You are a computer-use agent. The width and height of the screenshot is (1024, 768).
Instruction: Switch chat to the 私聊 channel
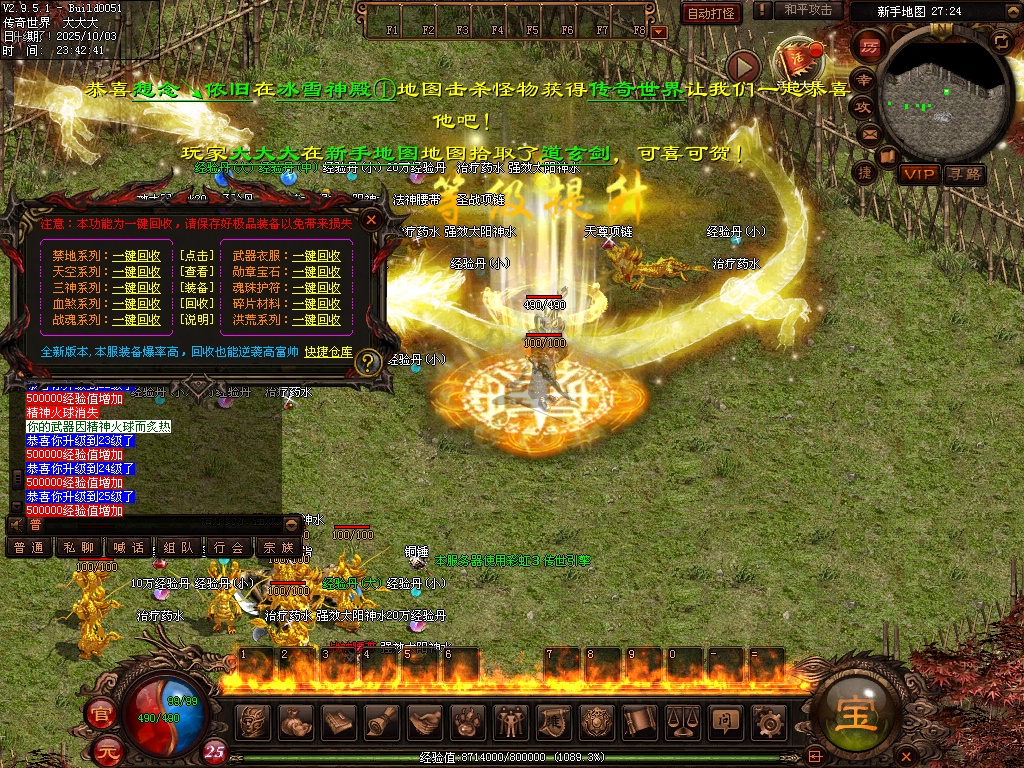80,547
